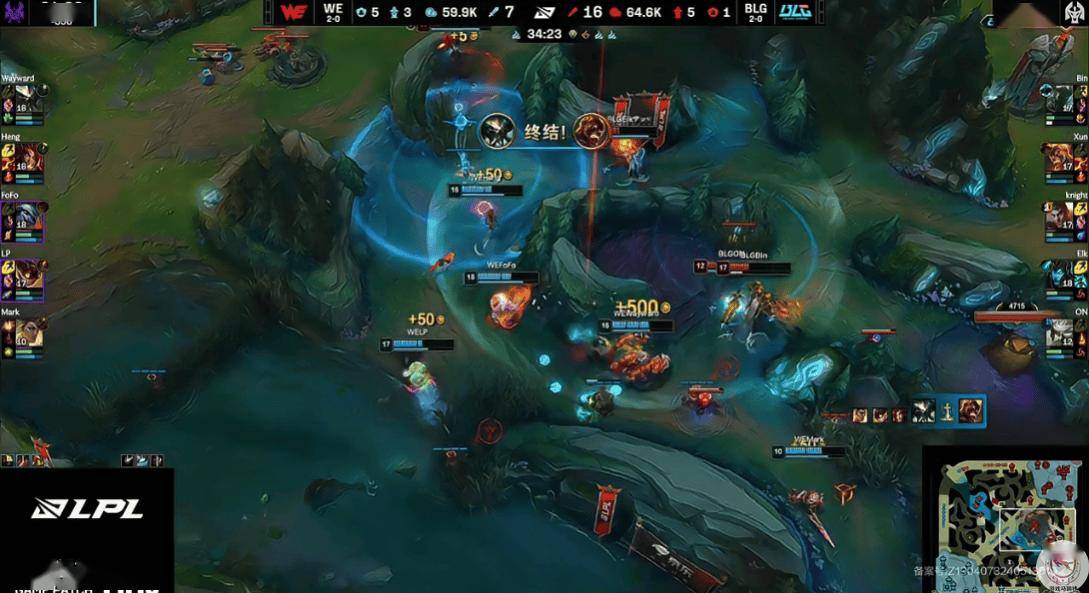Click the LPL league logo
Screen dimensions: 1089x593
(87, 508)
